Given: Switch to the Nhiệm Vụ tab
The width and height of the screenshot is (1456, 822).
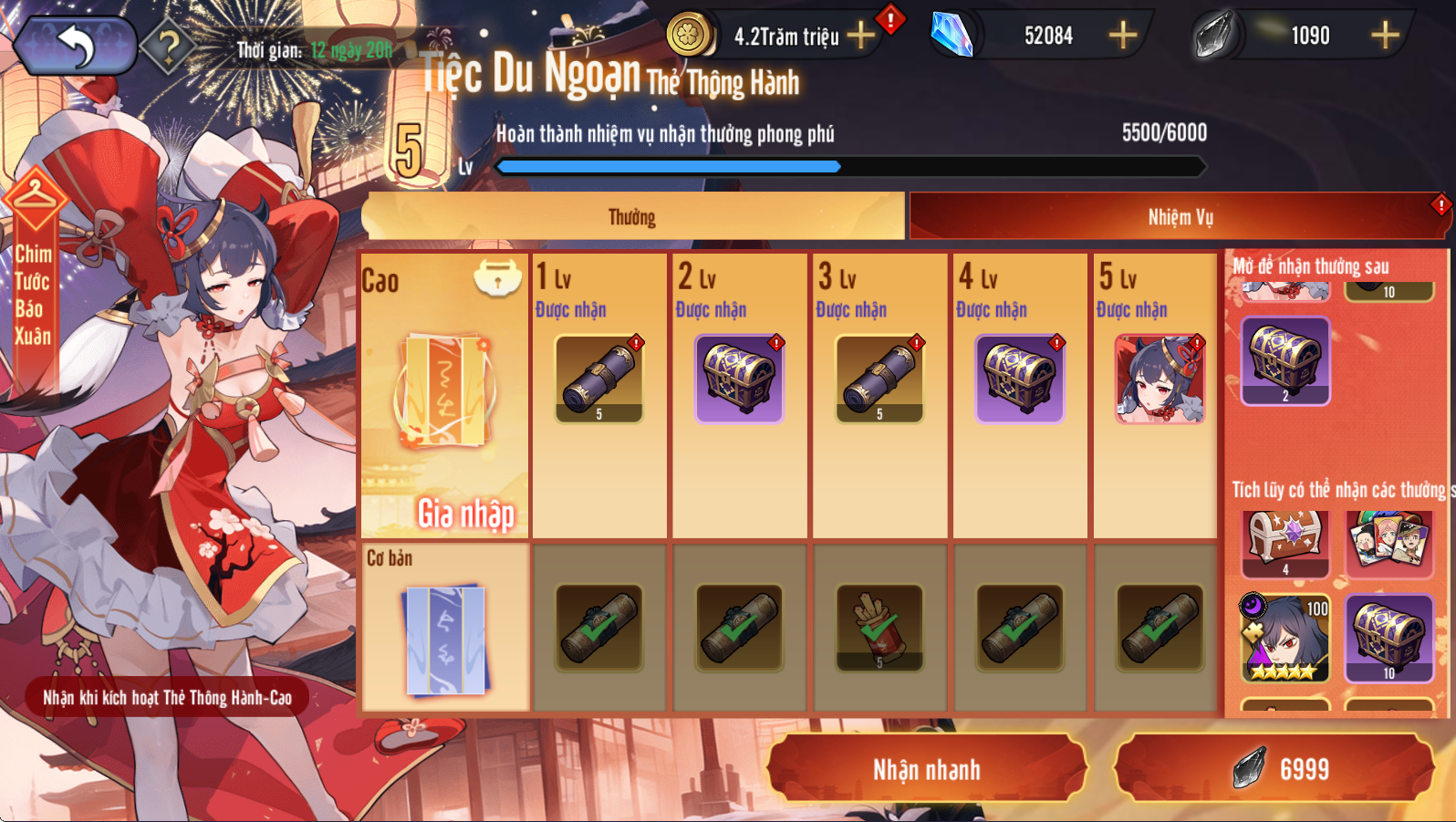Looking at the screenshot, I should coord(1180,217).
